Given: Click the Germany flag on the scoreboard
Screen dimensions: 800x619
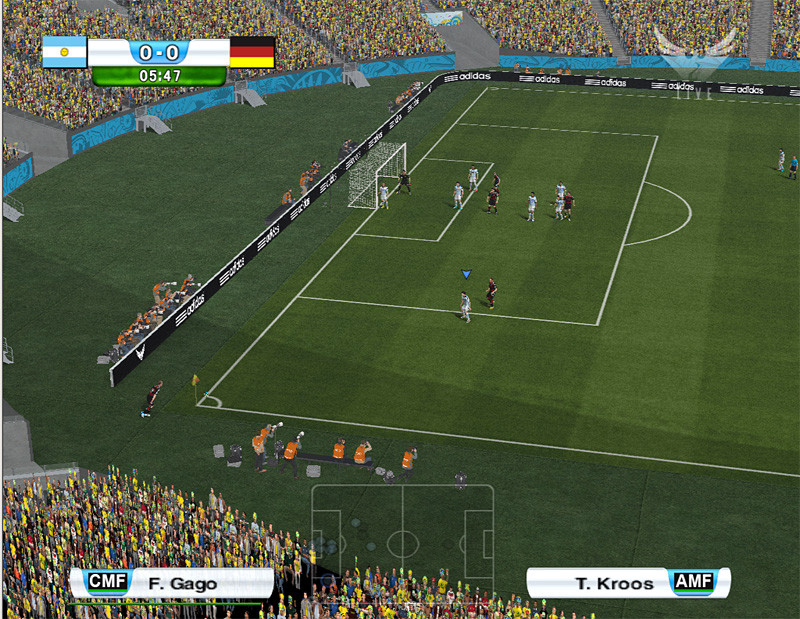Looking at the screenshot, I should coord(252,52).
